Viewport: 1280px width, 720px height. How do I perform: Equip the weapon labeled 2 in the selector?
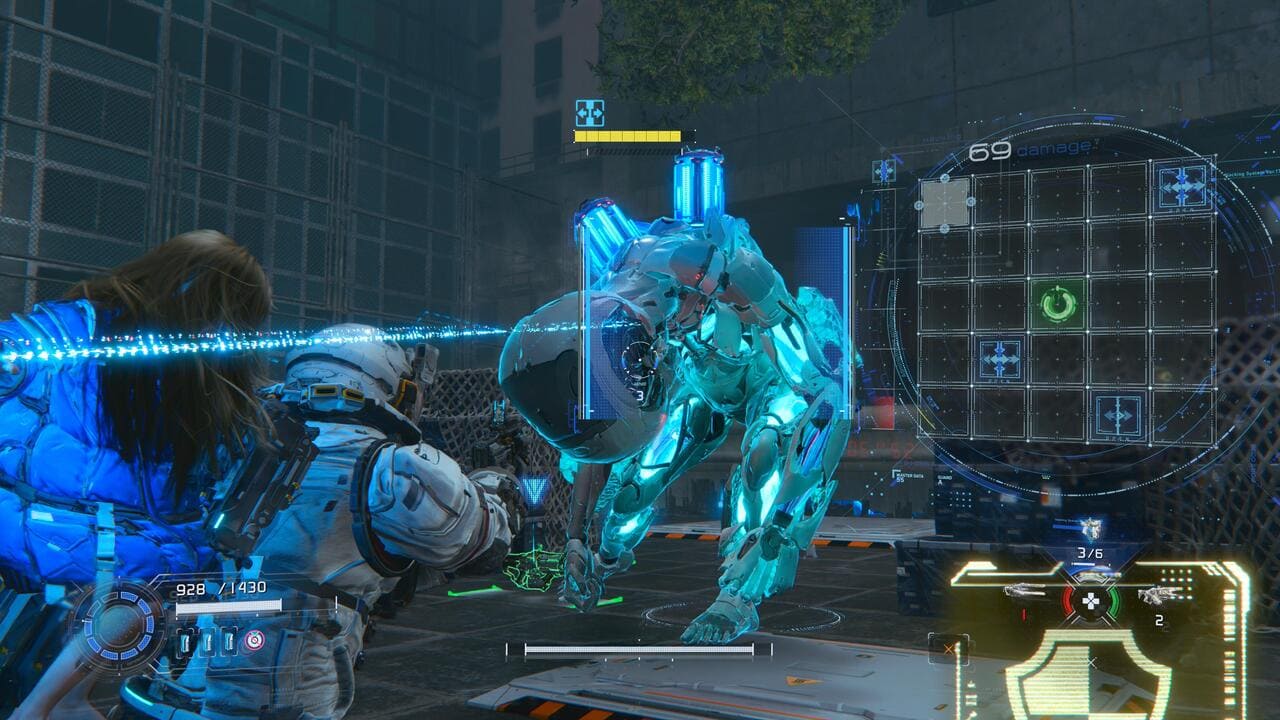click(1152, 596)
